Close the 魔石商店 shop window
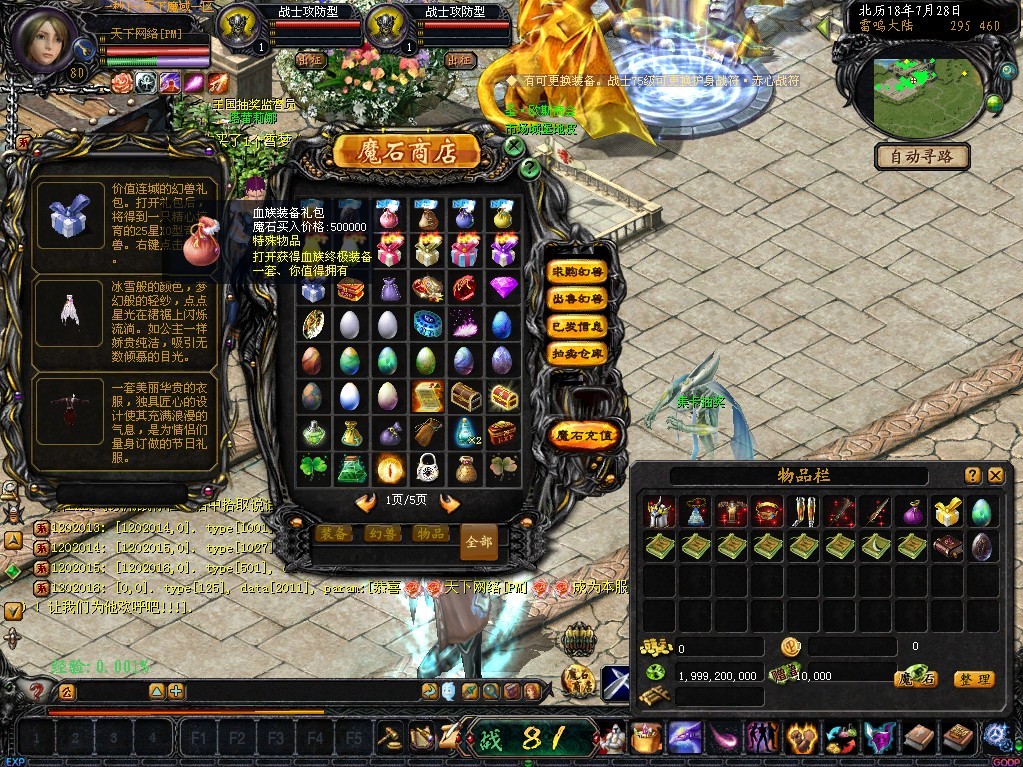1023x767 pixels. (513, 146)
